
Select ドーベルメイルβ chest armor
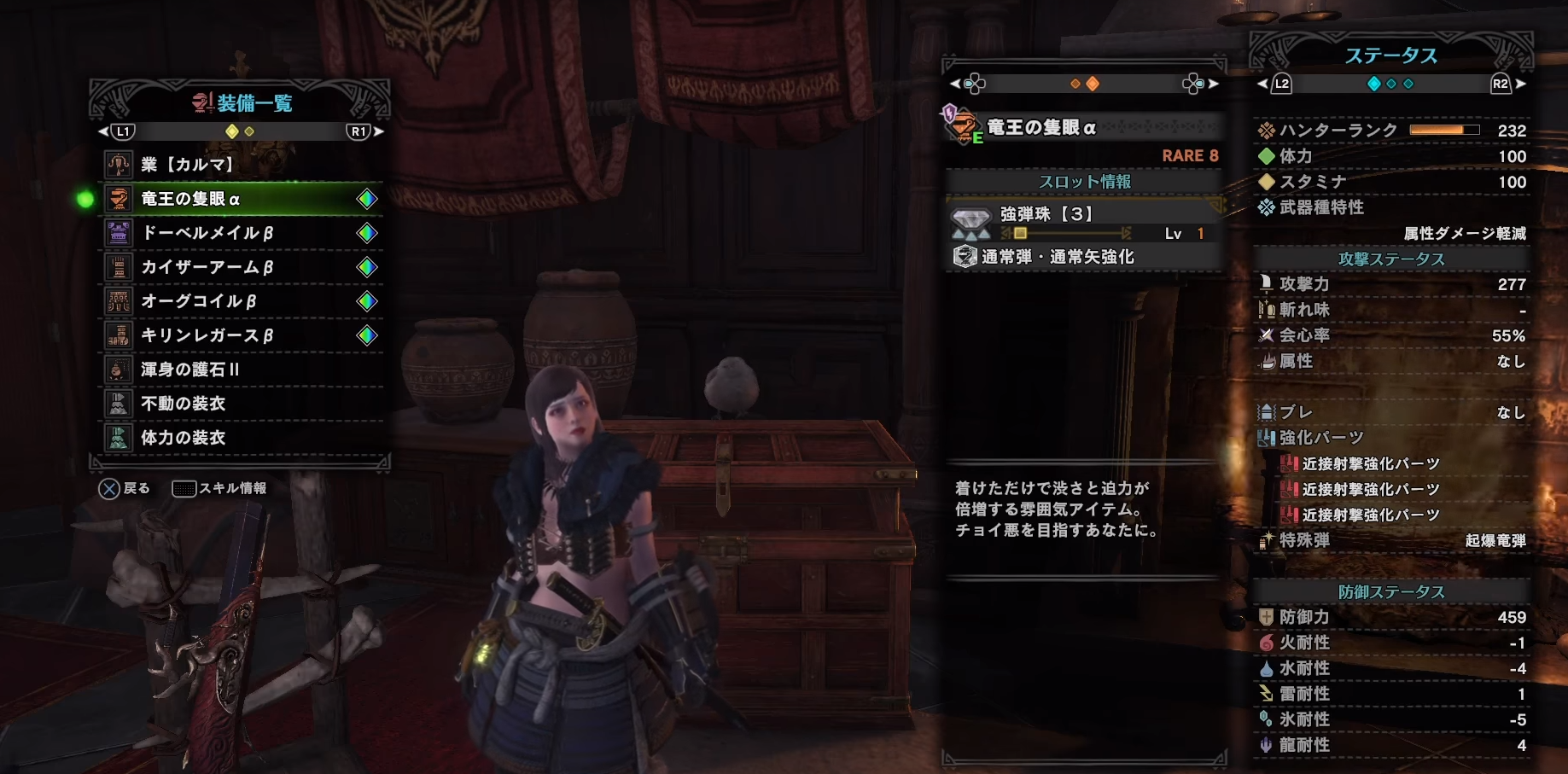242,233
